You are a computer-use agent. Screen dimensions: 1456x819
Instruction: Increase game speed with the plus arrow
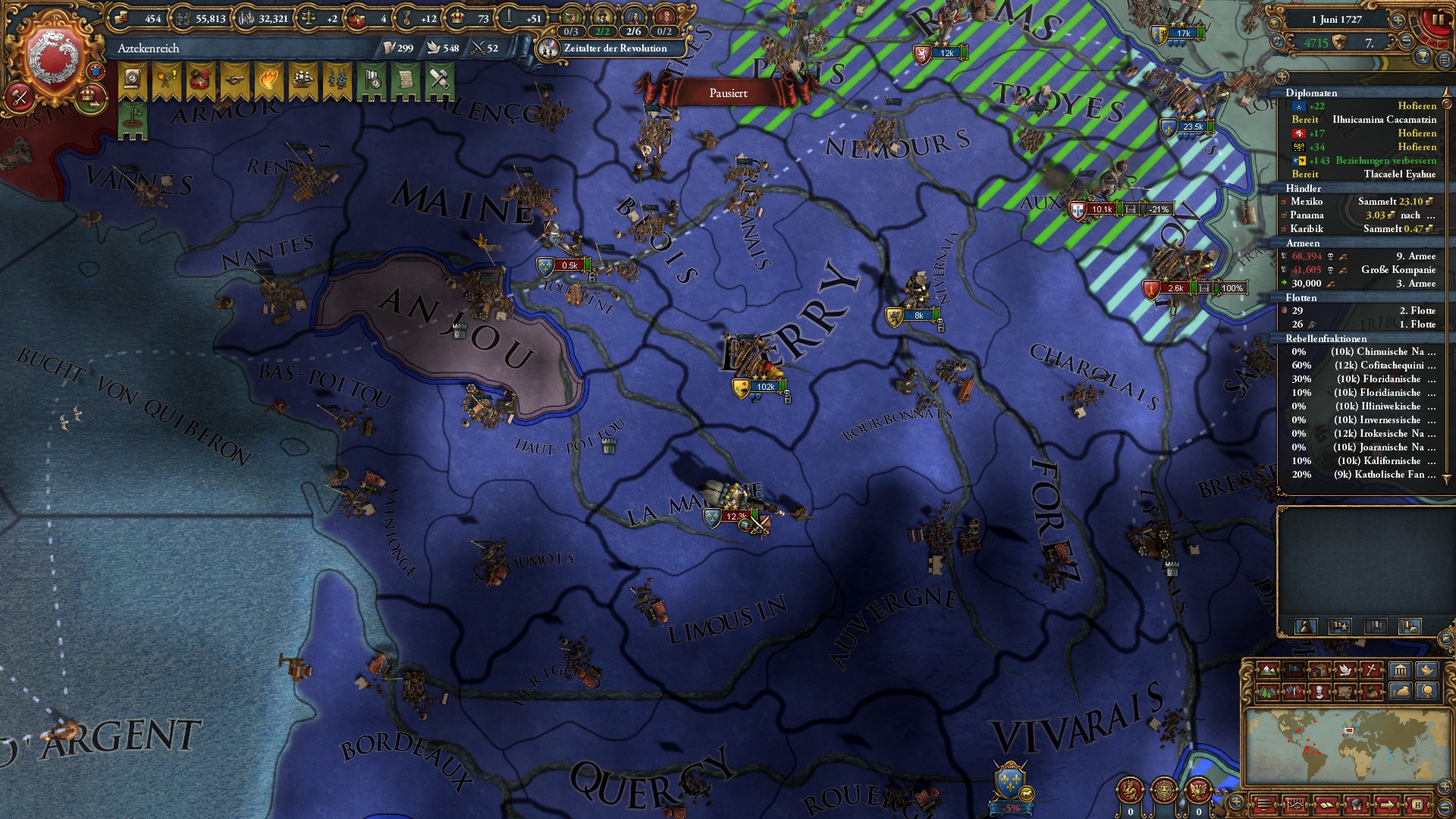[1398, 20]
